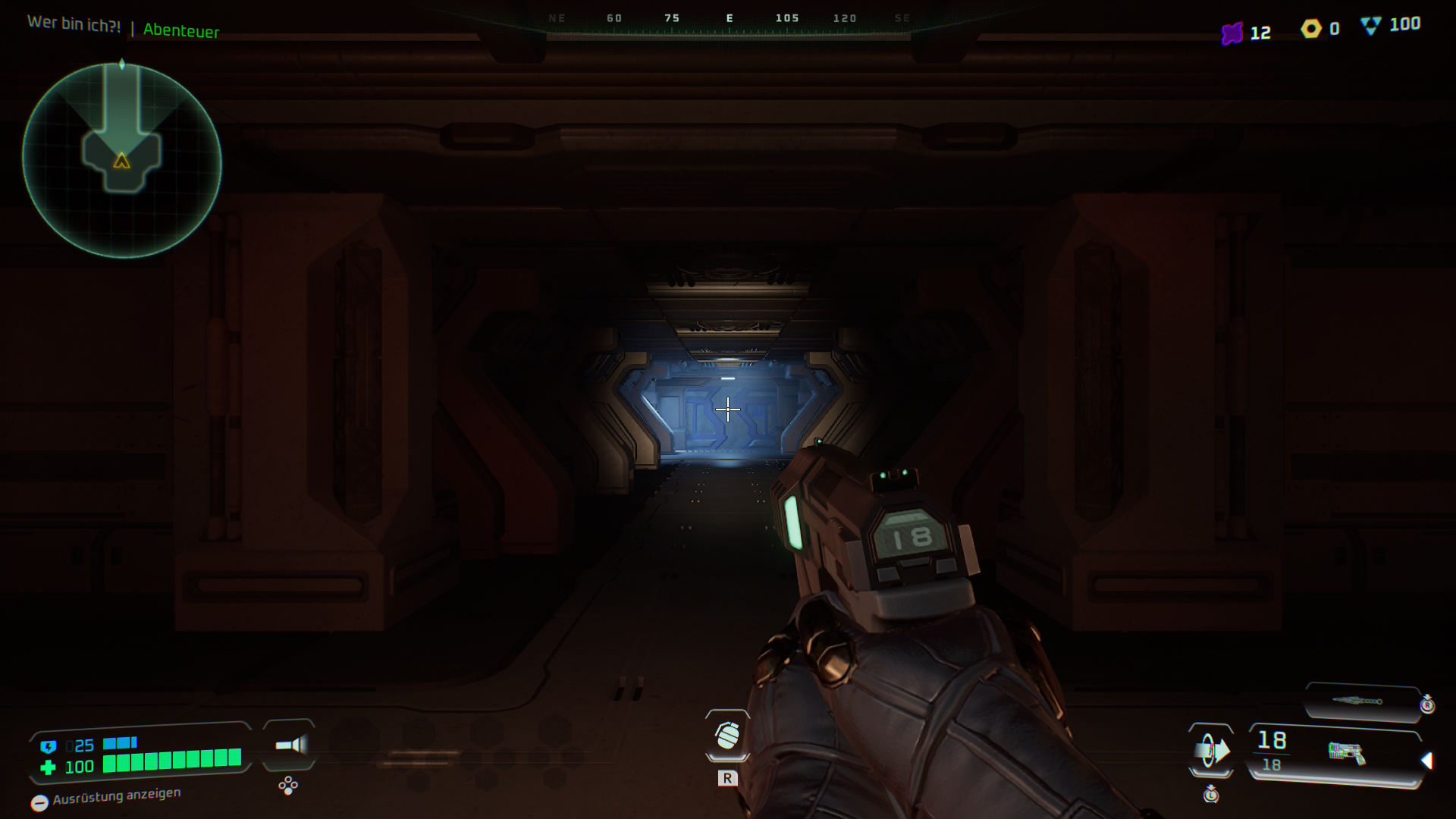Screen dimensions: 1456x819
Task: Click the gold hexagon currency icon
Action: click(1311, 29)
